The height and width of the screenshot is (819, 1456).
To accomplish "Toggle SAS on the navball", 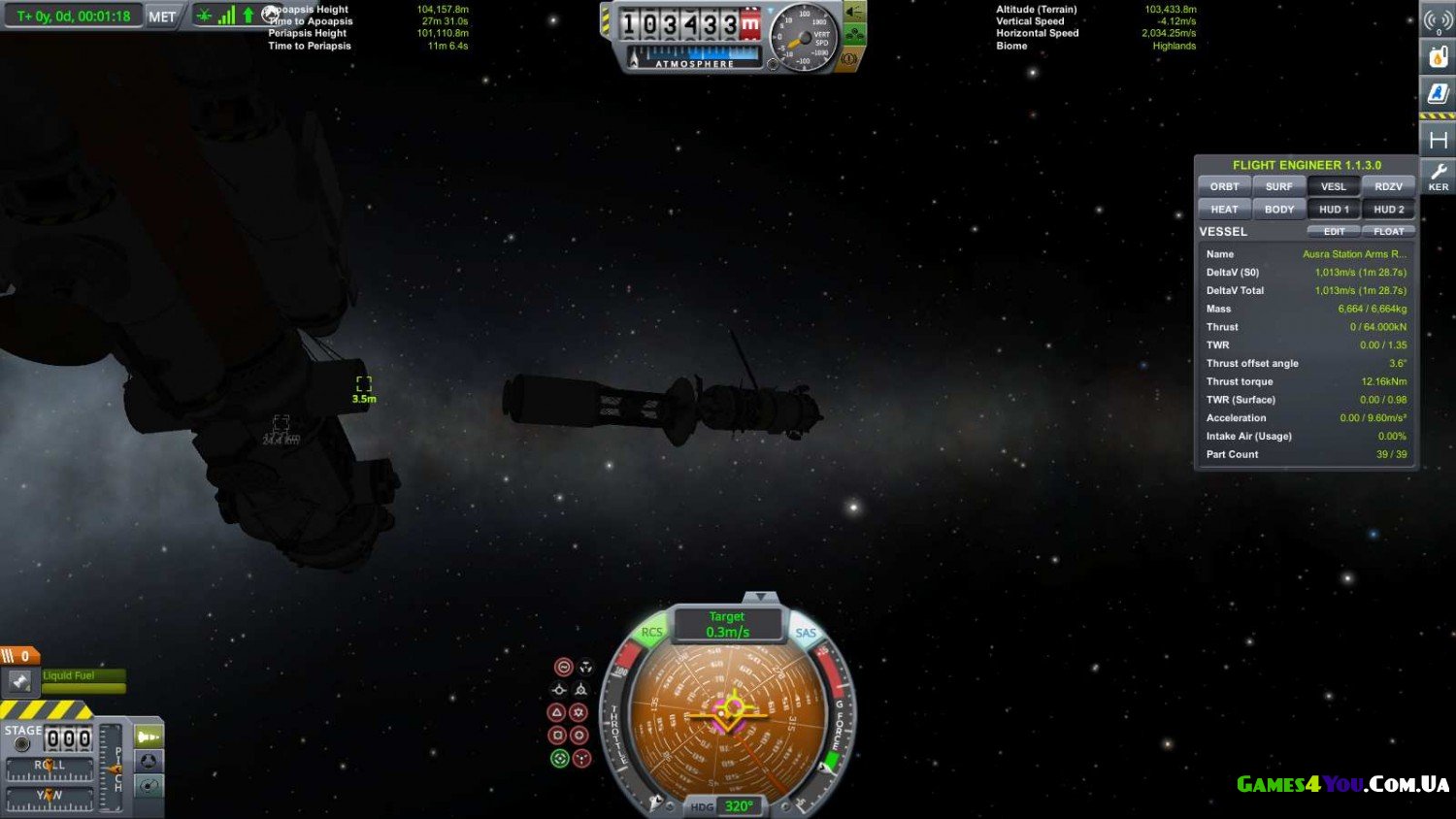I will pos(806,633).
